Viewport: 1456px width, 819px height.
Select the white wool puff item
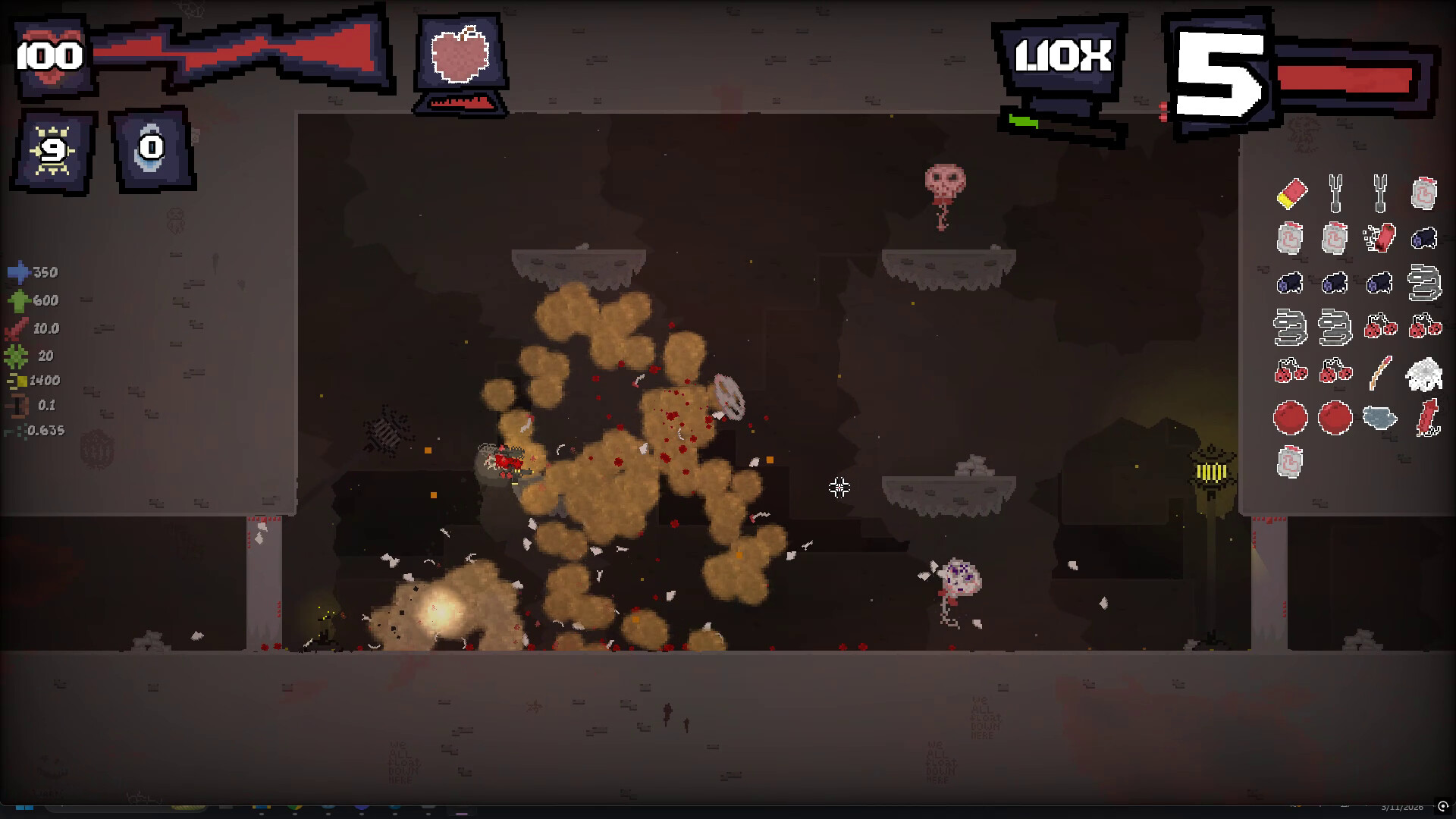pos(1423,373)
